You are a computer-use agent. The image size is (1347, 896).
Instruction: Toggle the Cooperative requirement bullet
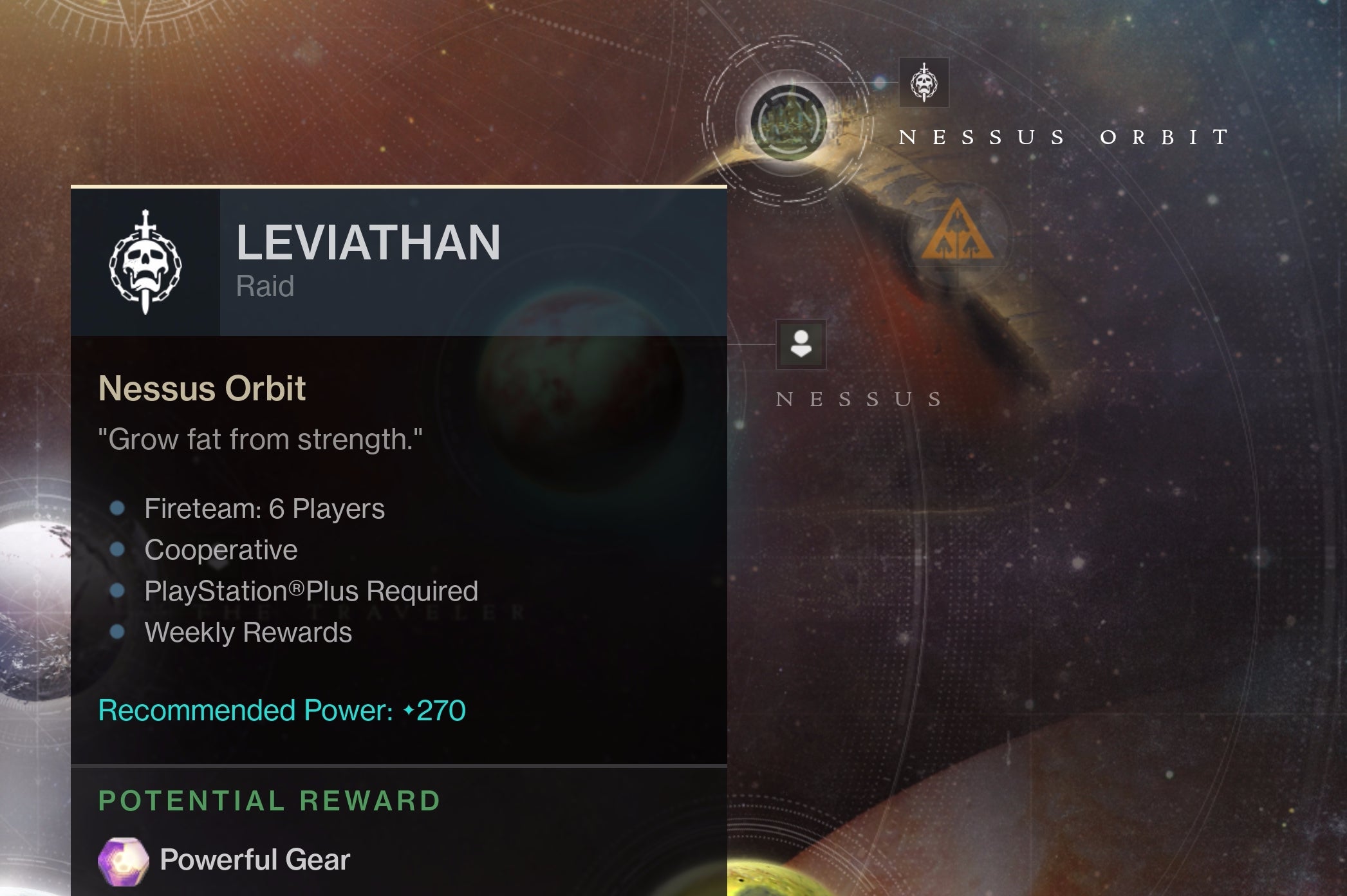pyautogui.click(x=221, y=549)
